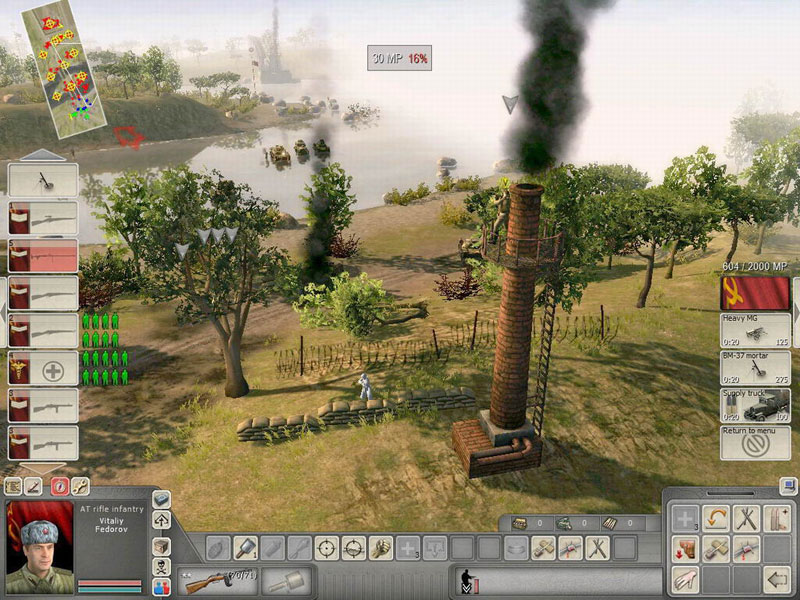The height and width of the screenshot is (600, 800).
Task: Click the Soviet flag reinforcement header
Action: [x=755, y=293]
